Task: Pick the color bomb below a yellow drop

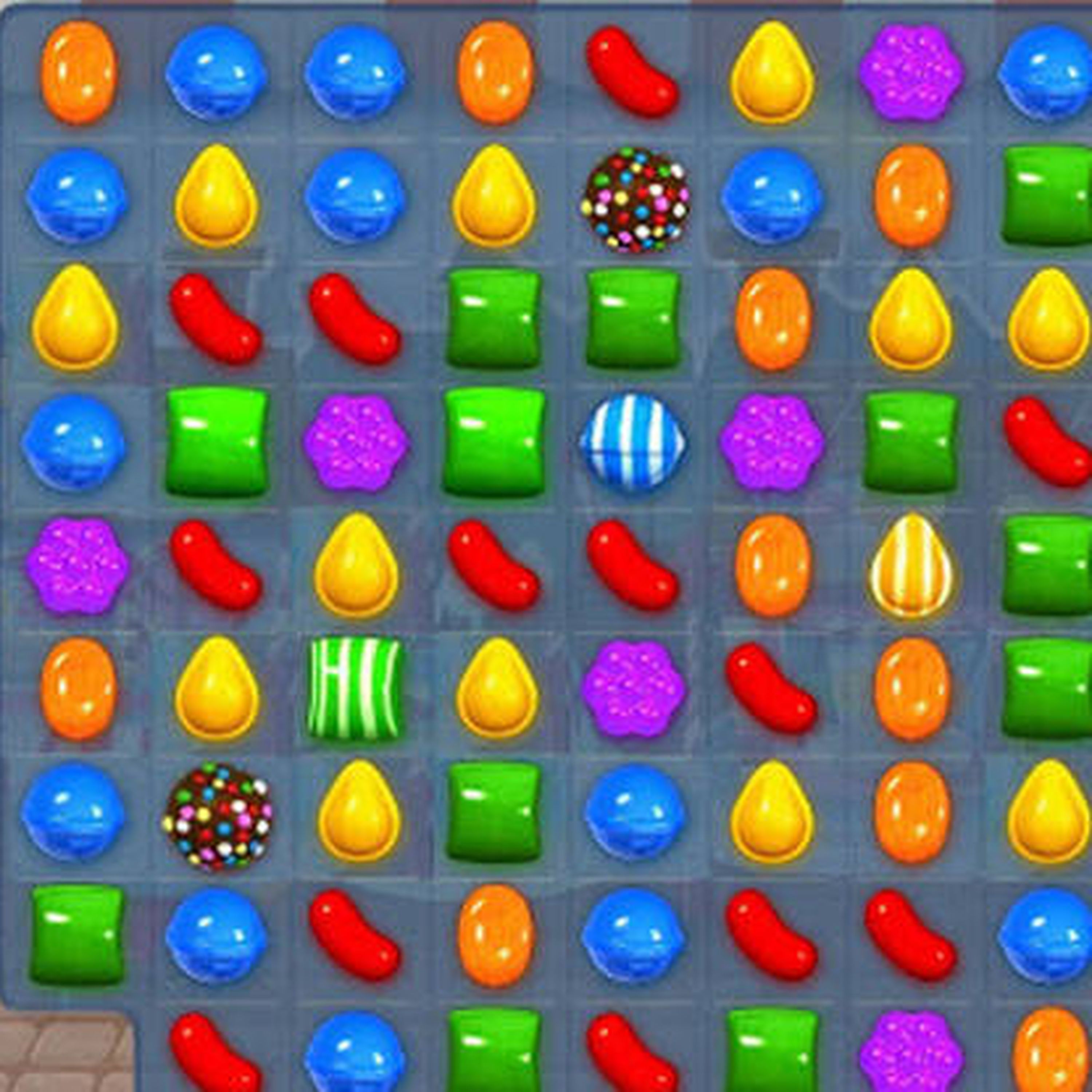Action: pyautogui.click(x=217, y=816)
